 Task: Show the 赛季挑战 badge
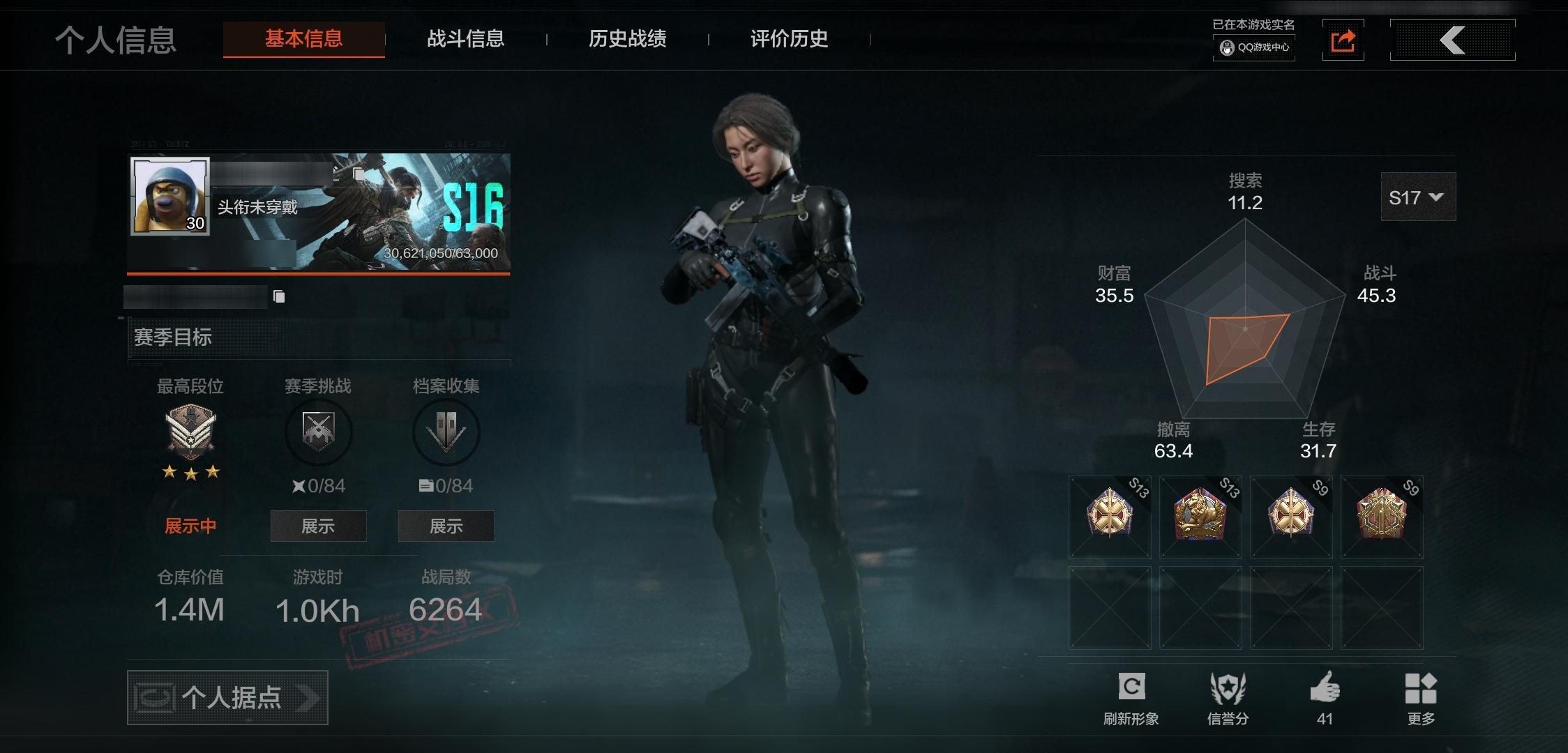click(x=318, y=526)
